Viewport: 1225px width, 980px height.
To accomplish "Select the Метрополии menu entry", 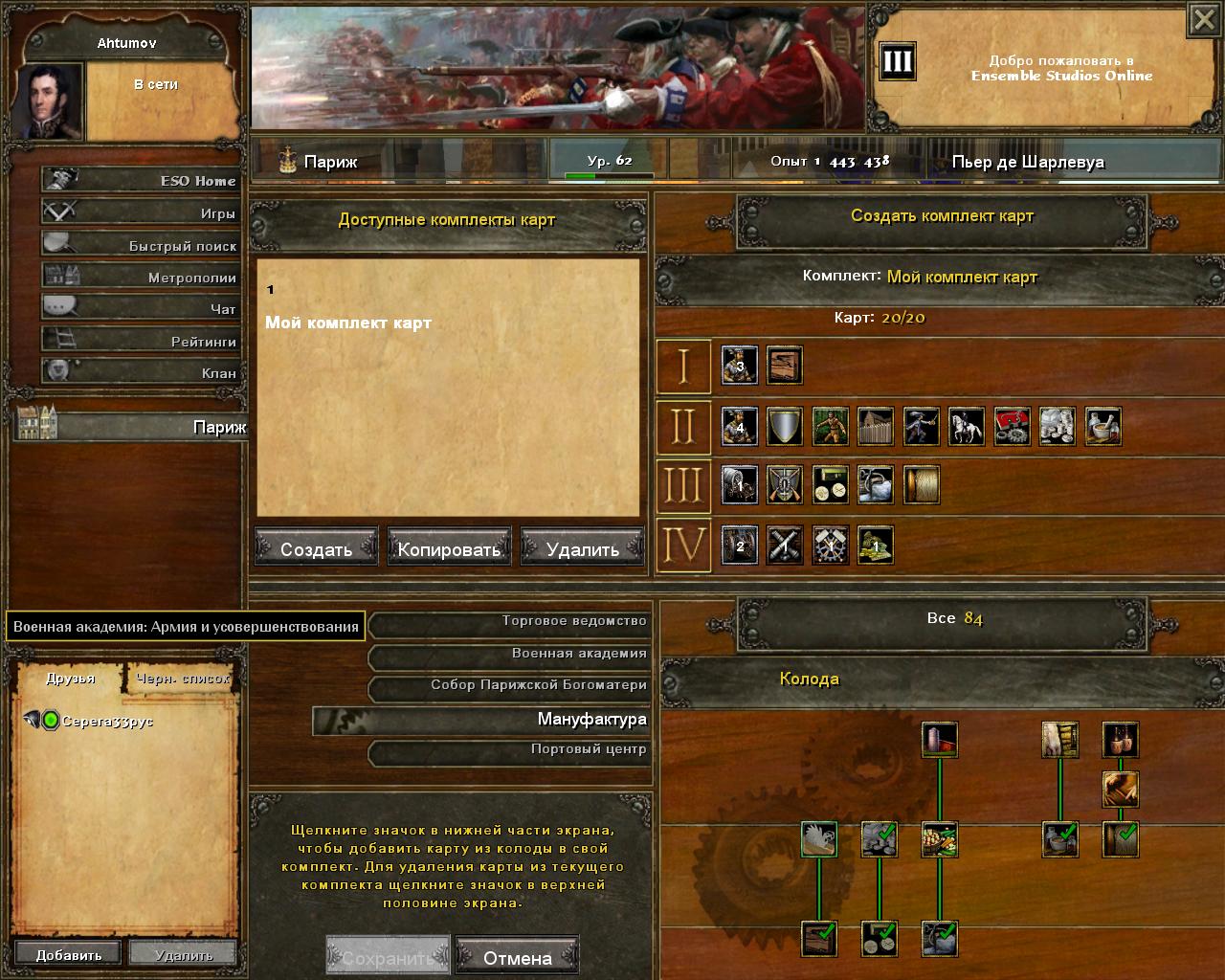I will pos(142,277).
